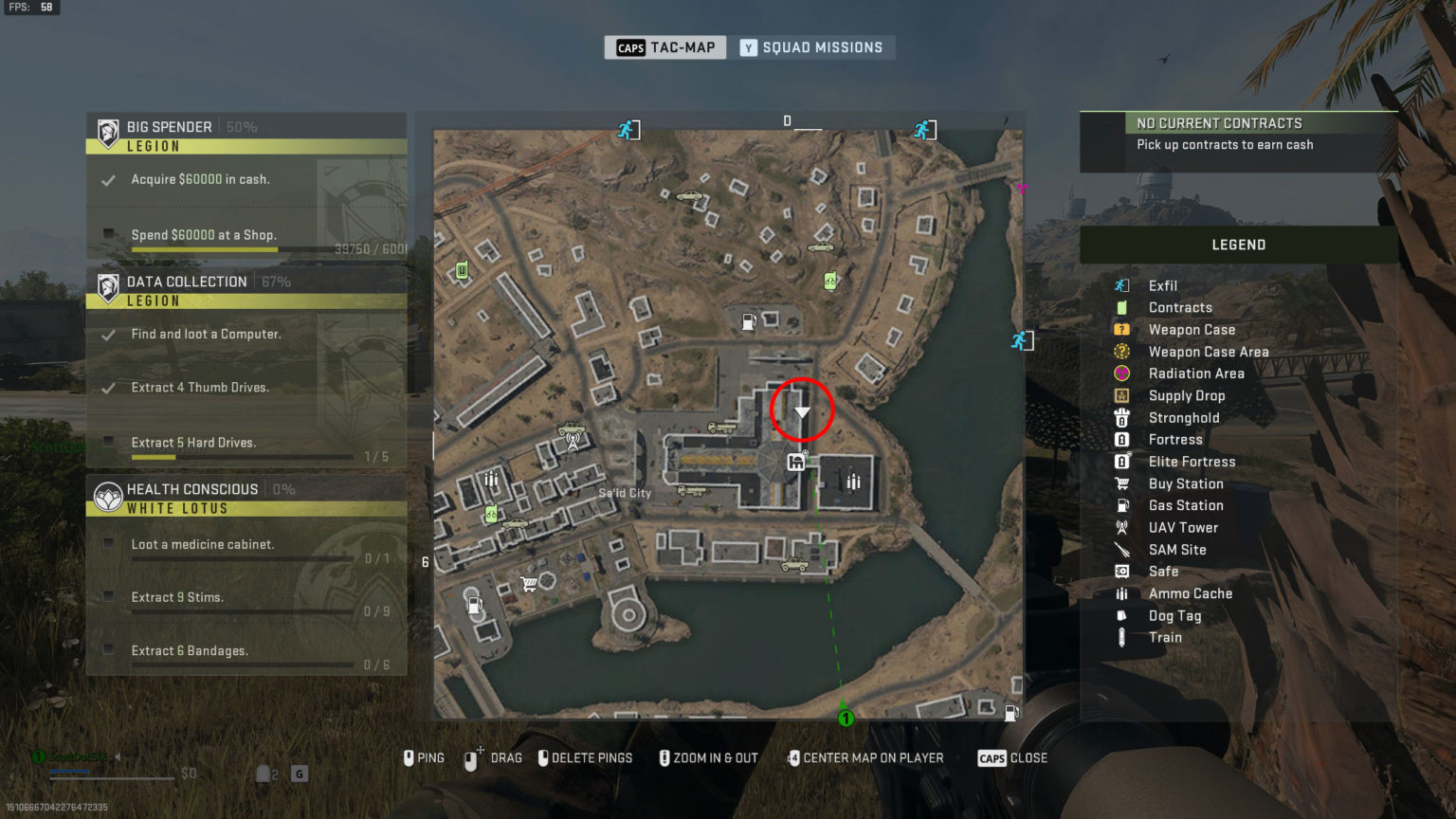Toggle the Extract 9 Stims objective checkbox
Viewport: 1456px width, 819px height.
click(x=110, y=597)
